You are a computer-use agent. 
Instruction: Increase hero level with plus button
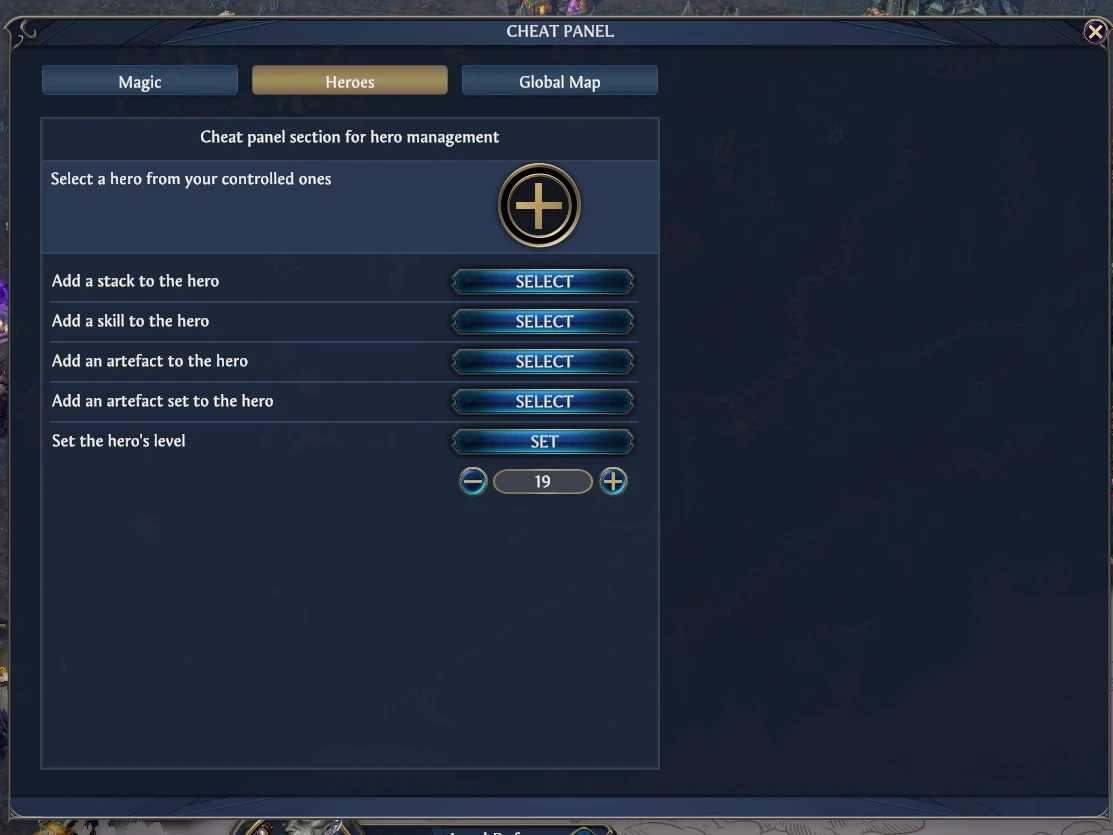(613, 482)
